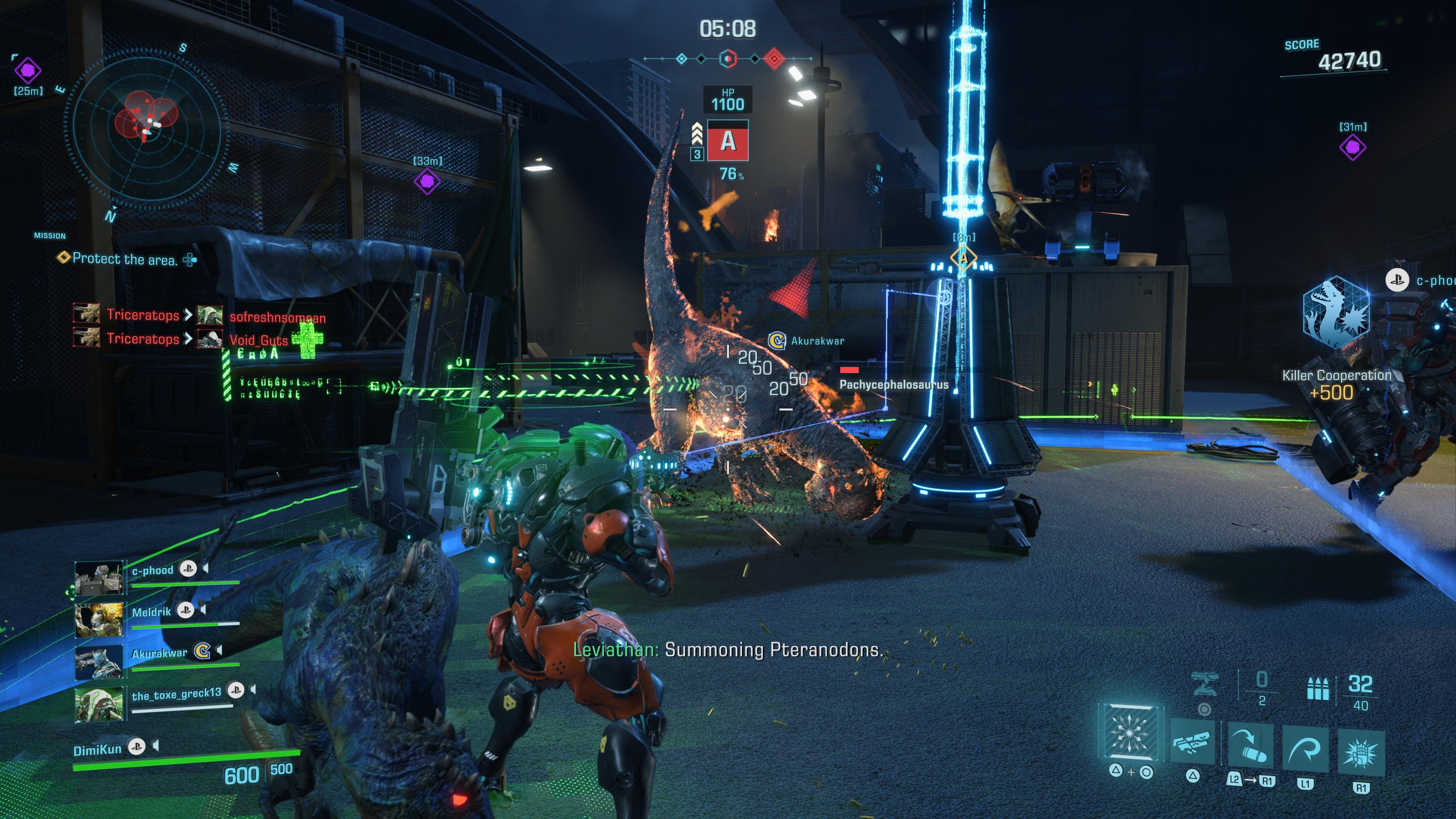
Task: Select the sofreshnsoclean kill feed entry
Action: tap(277, 317)
